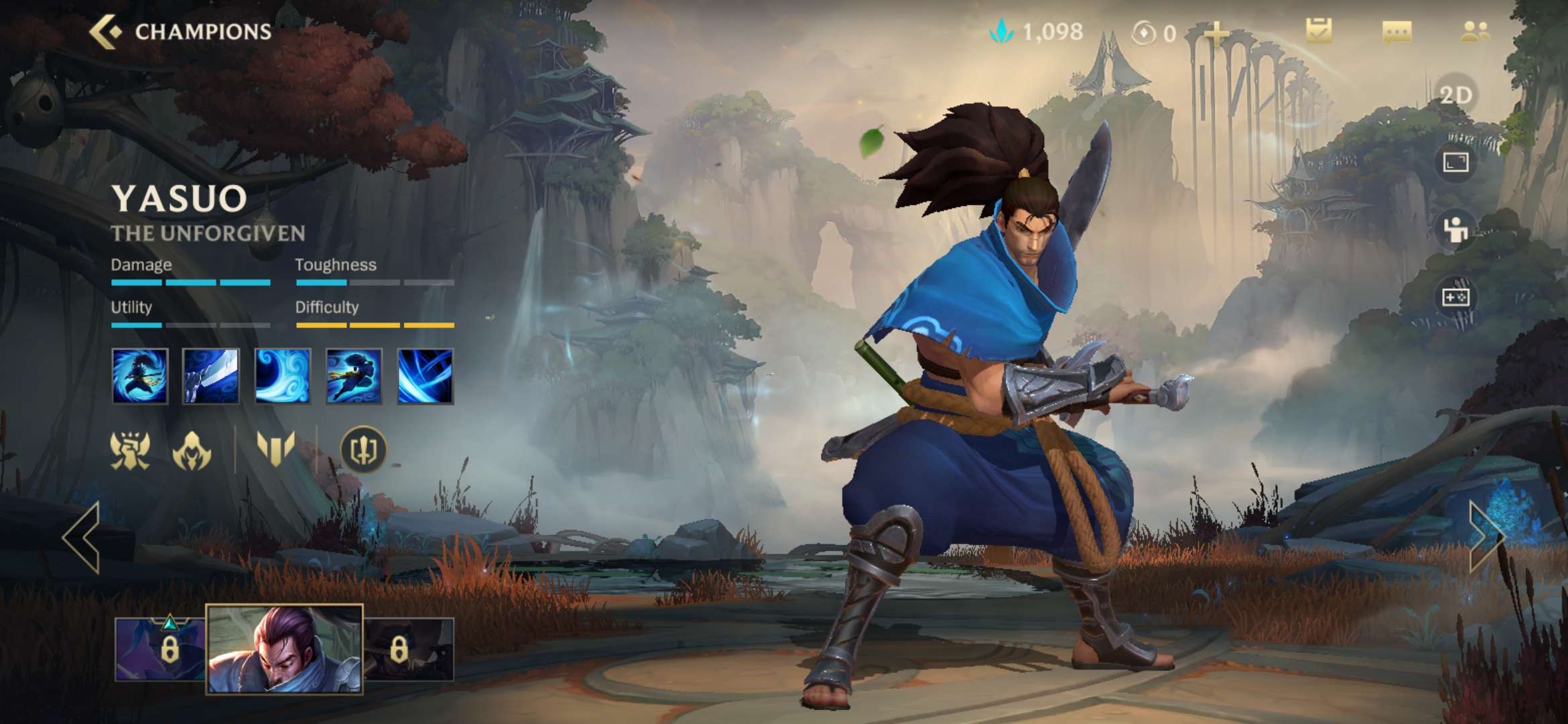Choose the highlighted default Yasuo skin thumbnail

(x=284, y=649)
